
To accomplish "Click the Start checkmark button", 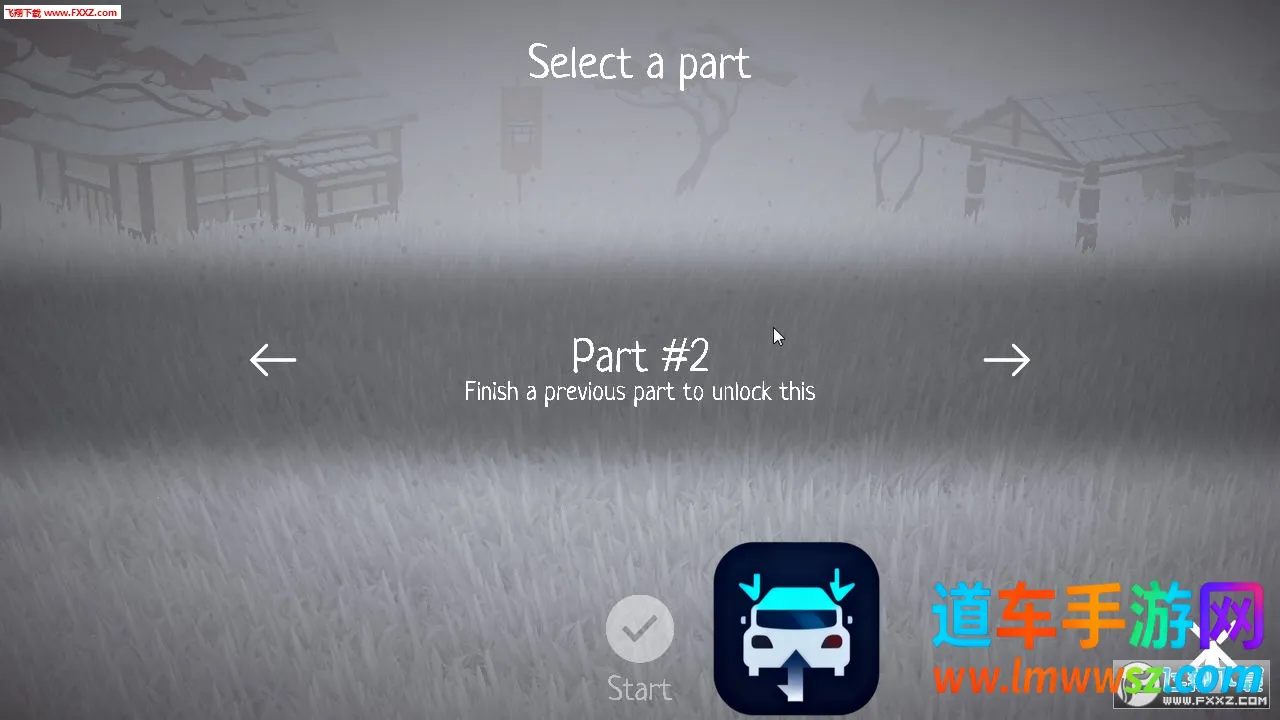I will coord(640,629).
